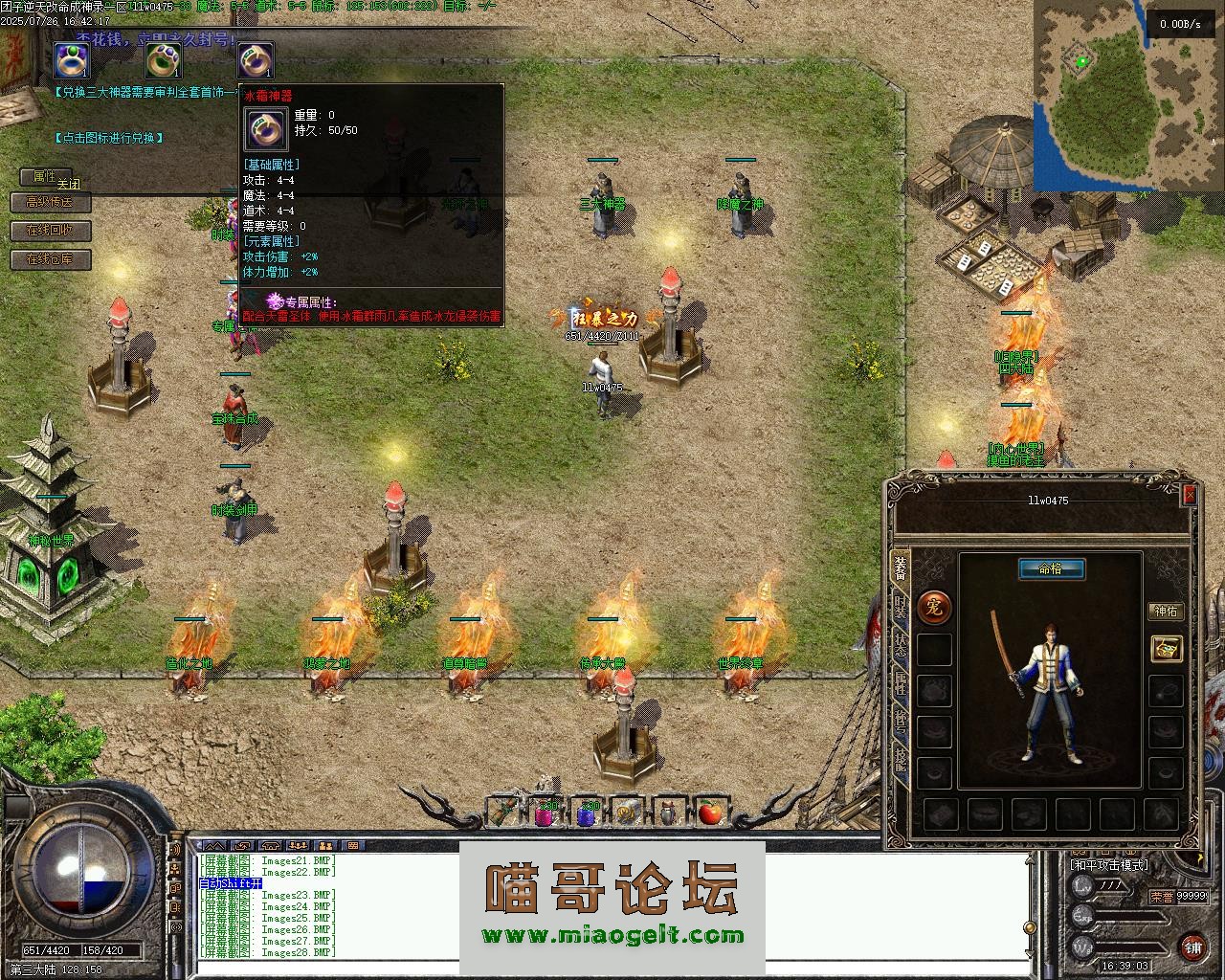The height and width of the screenshot is (980, 1225).
Task: Click the 关闭 link to close the dialog
Action: pyautogui.click(x=69, y=184)
